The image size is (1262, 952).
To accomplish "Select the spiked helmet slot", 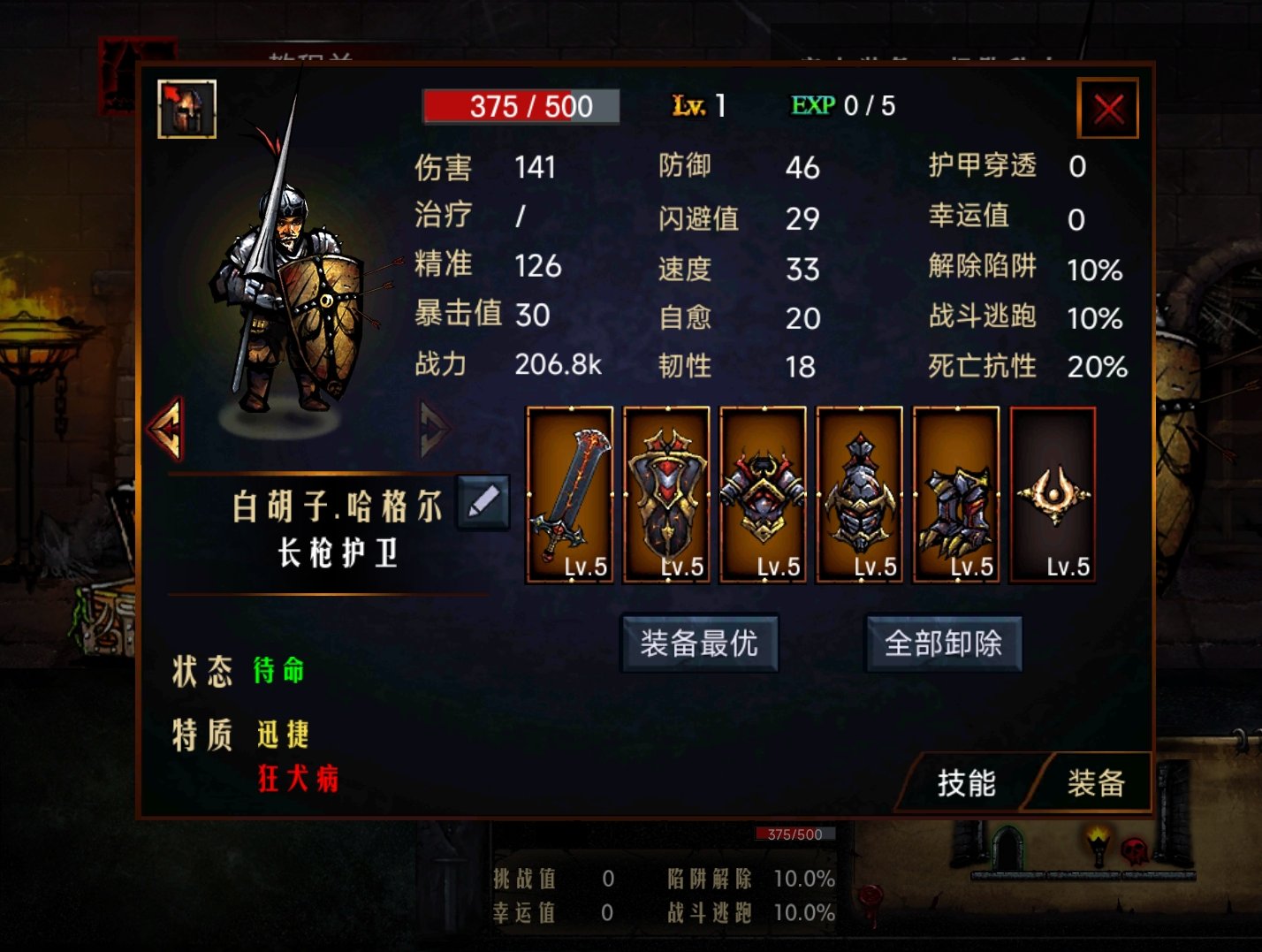I will (860, 494).
